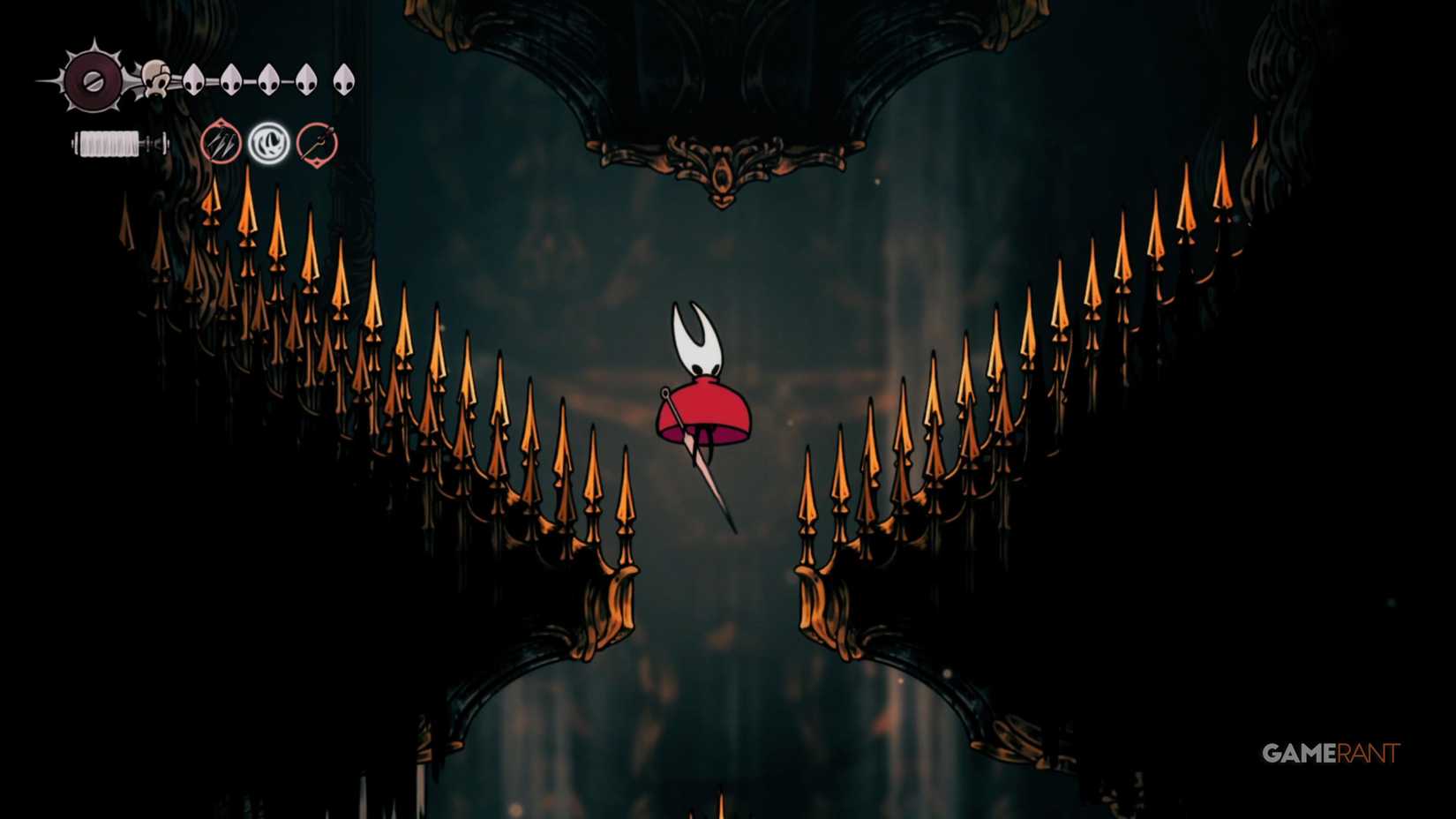Select the needle tool in the rightmost slot

(x=316, y=144)
